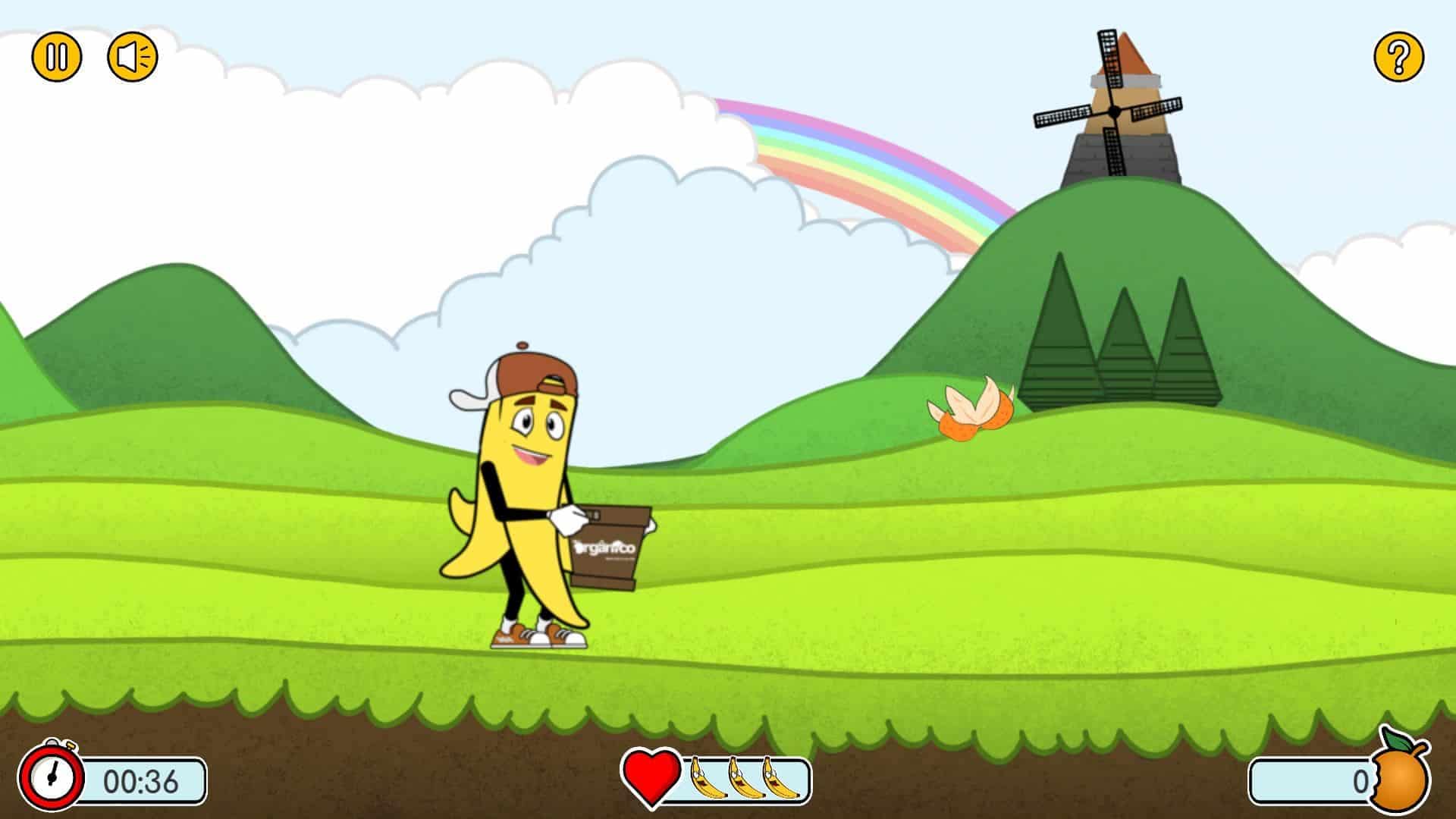Pause the game with the pause button
This screenshot has height=819, width=1456.
pos(56,57)
